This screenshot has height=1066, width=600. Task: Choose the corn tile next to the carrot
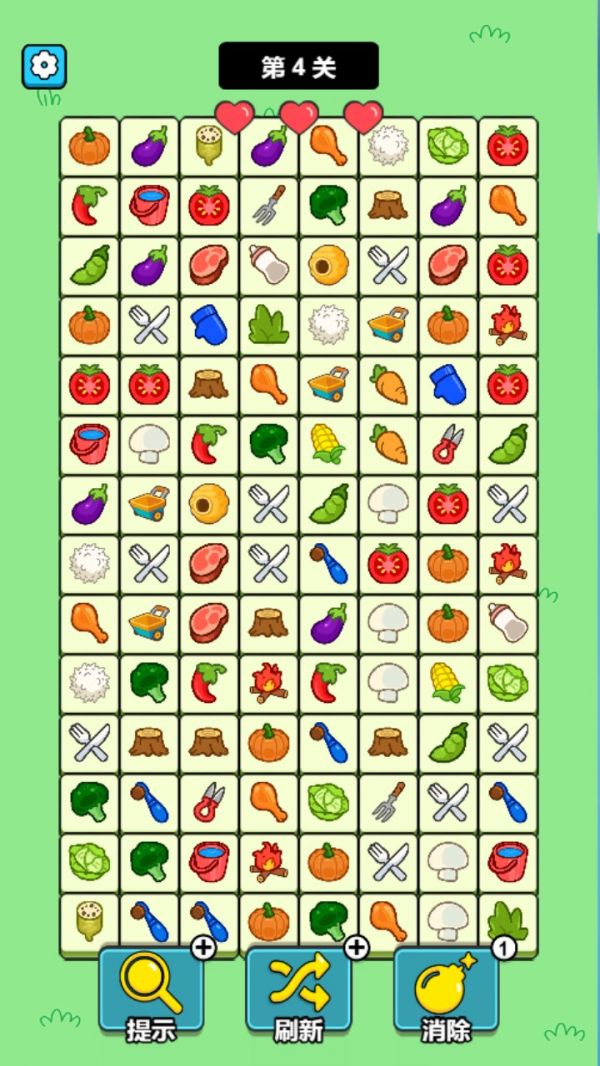[328, 445]
